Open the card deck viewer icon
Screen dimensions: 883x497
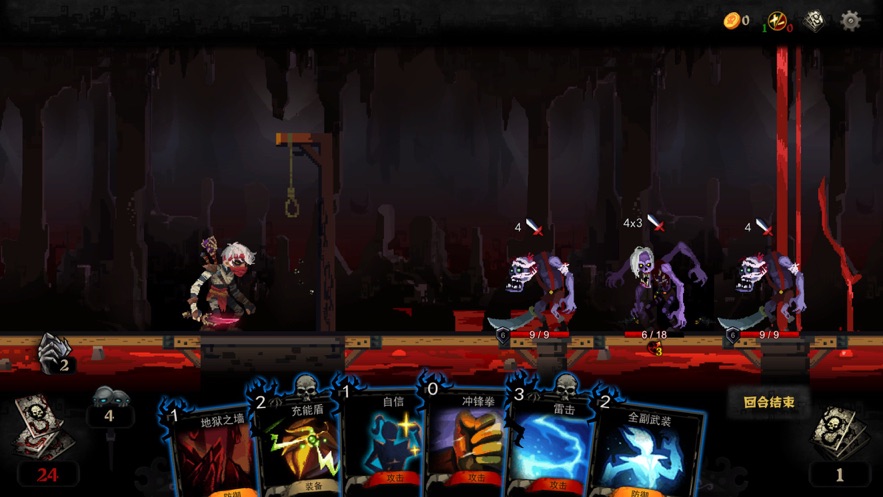pyautogui.click(x=815, y=21)
